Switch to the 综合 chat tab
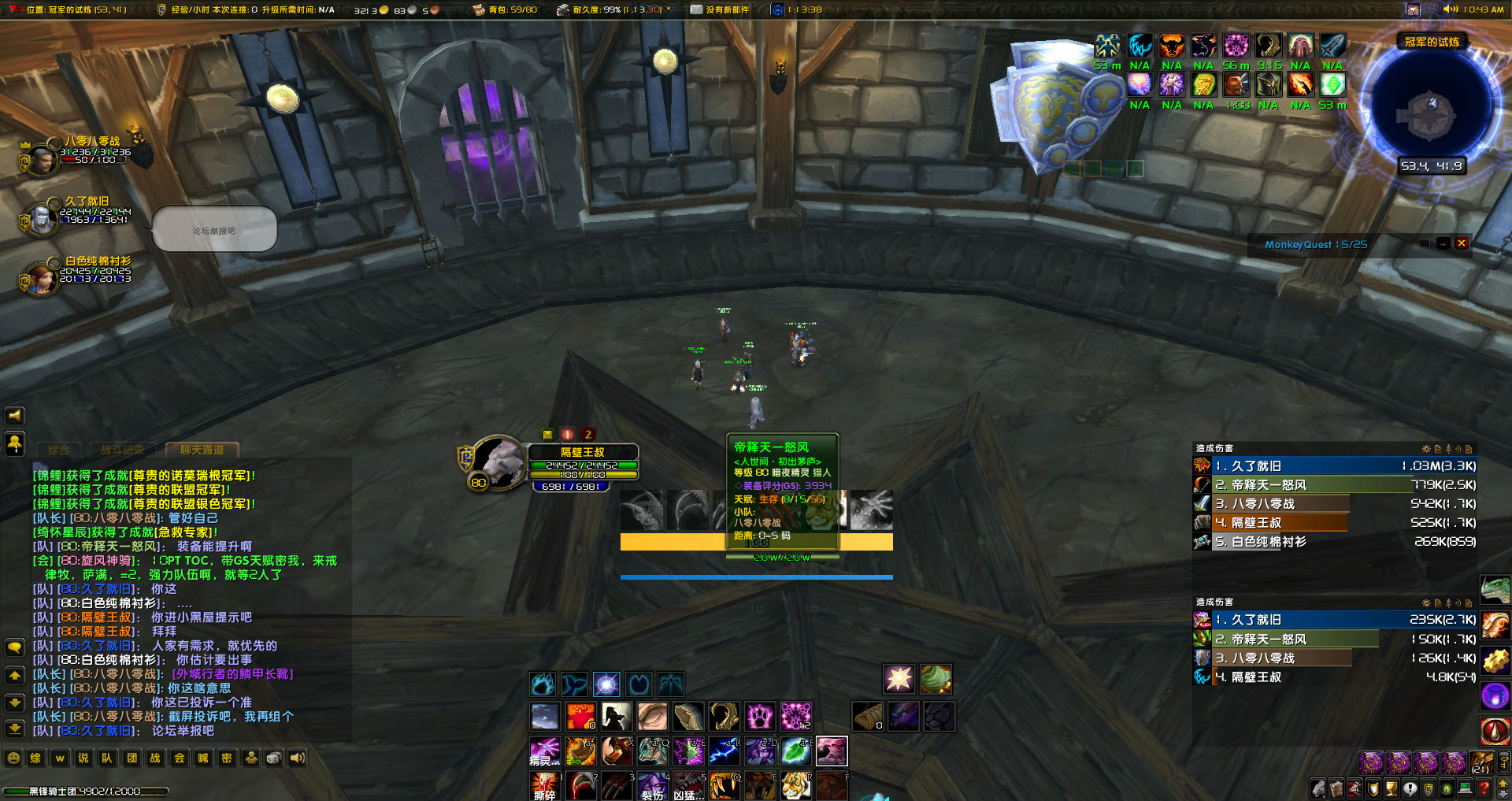 (59, 451)
